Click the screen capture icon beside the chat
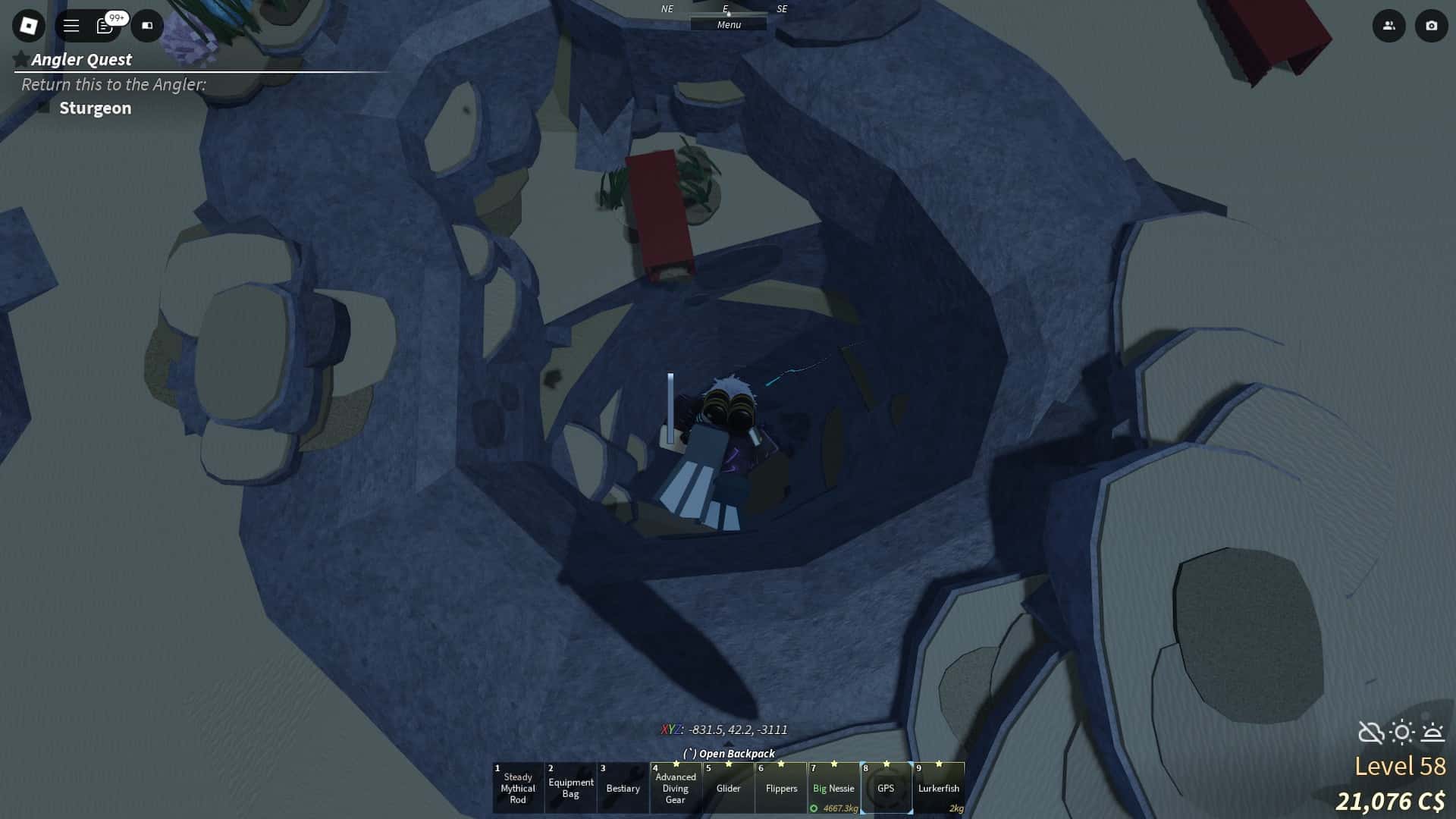This screenshot has width=1456, height=819. click(x=147, y=26)
